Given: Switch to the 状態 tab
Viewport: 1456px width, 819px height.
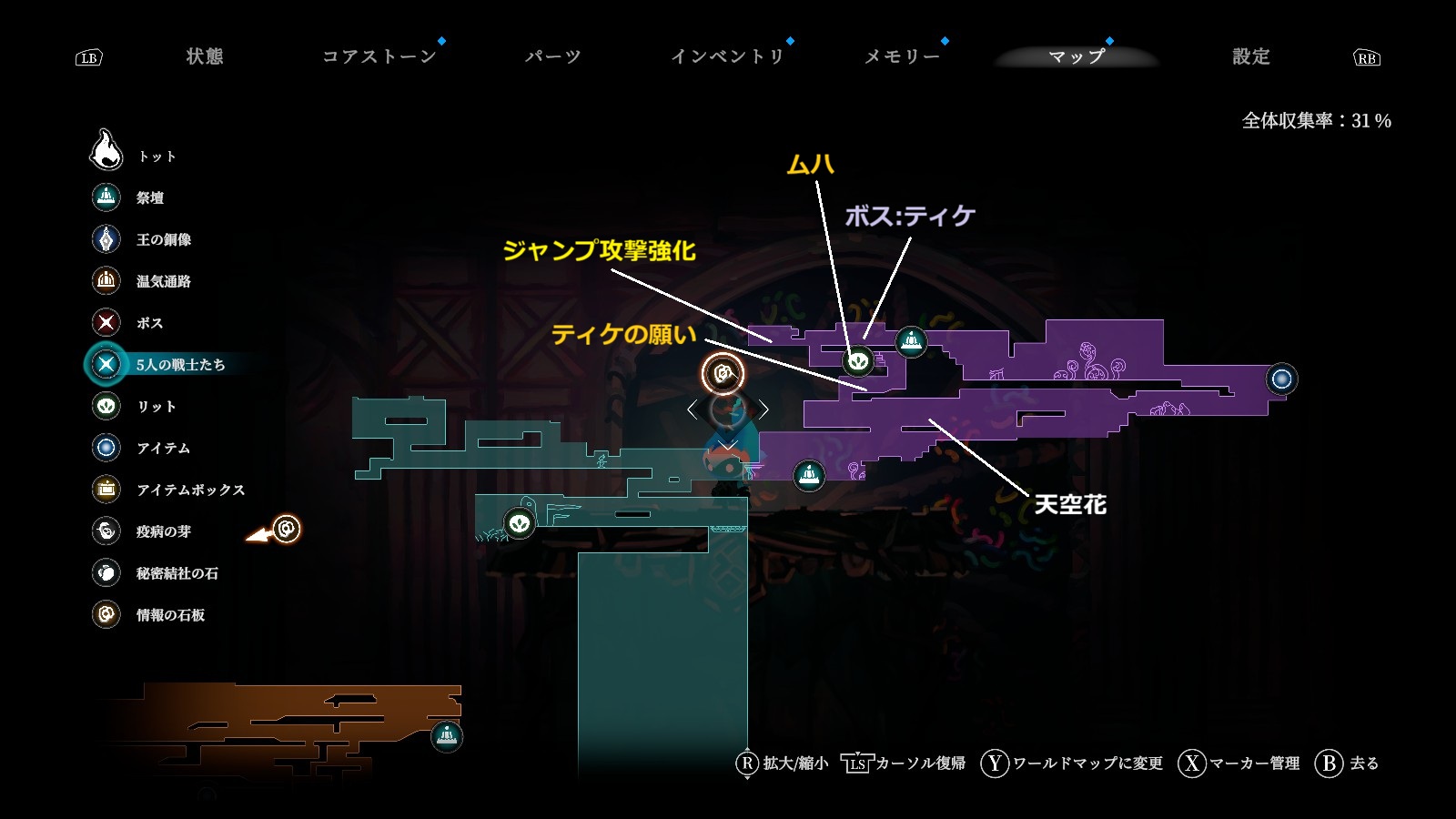Looking at the screenshot, I should [205, 56].
